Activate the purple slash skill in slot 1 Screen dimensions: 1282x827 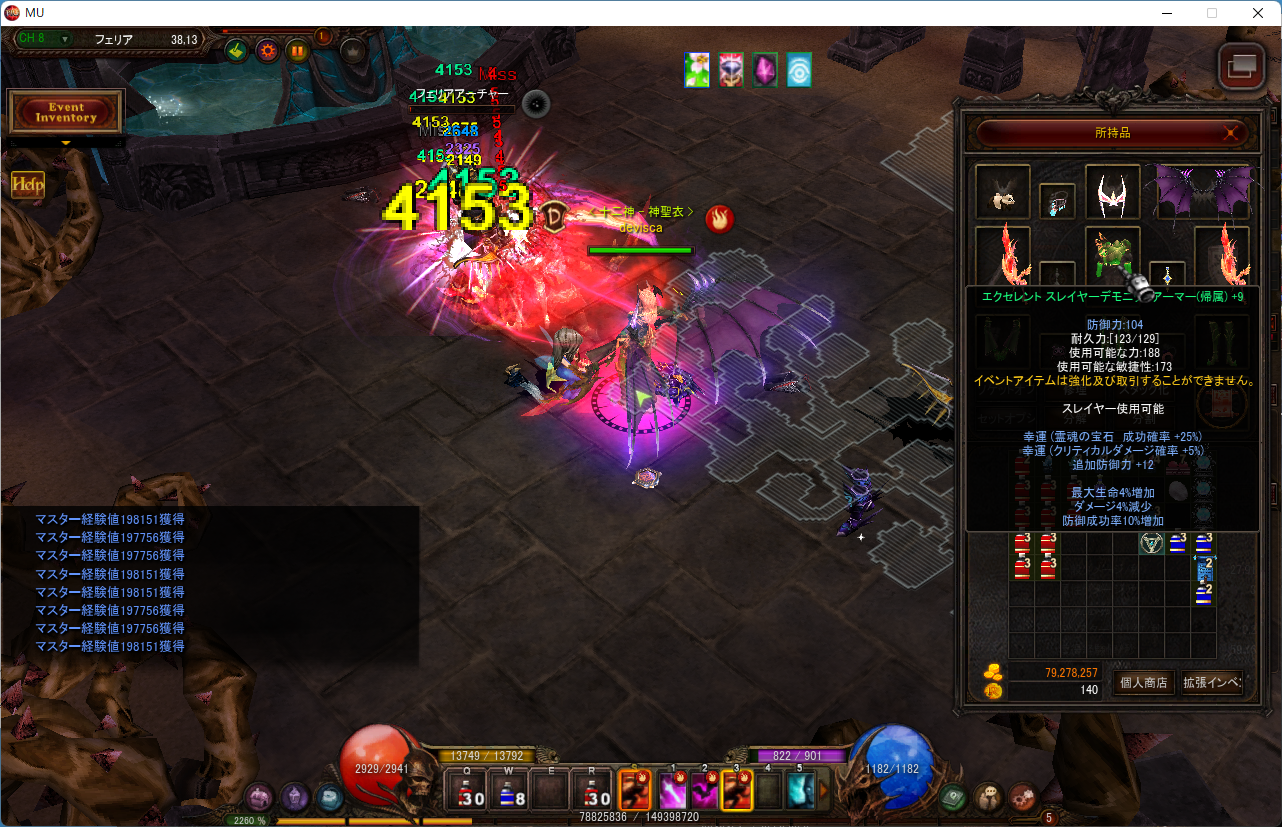[672, 791]
